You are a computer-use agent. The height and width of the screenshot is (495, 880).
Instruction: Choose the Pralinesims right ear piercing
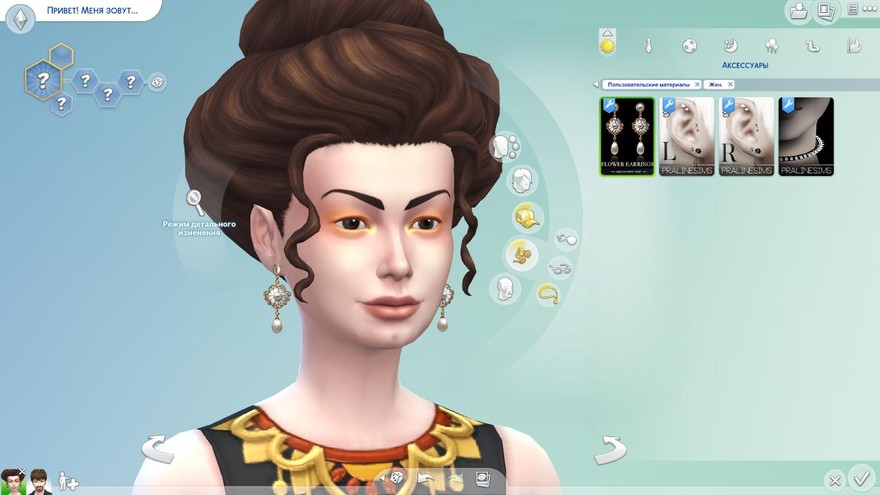click(746, 137)
